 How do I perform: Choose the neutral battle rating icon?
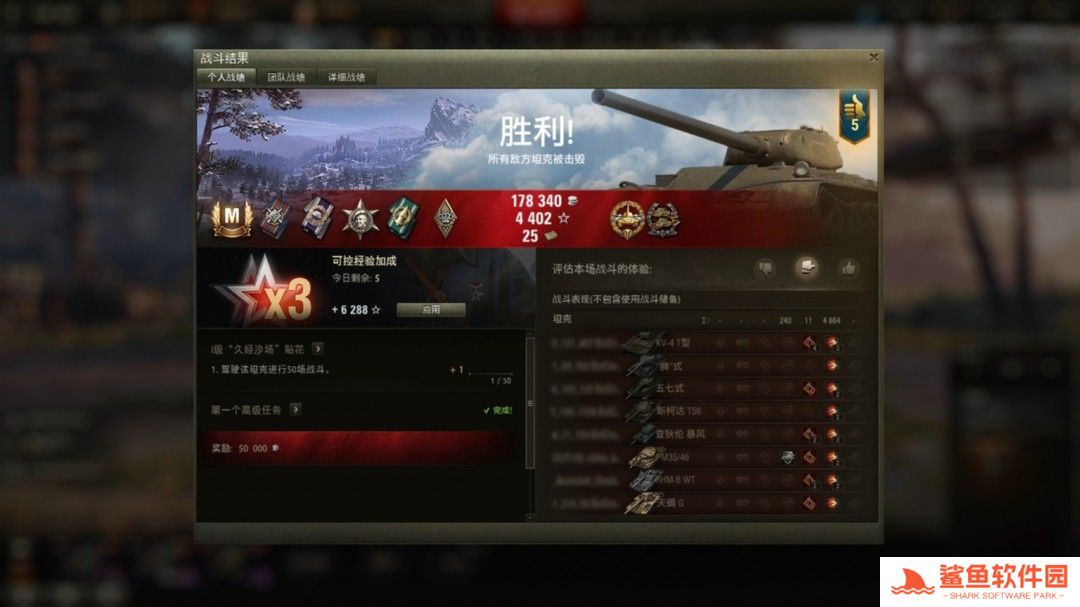[807, 268]
